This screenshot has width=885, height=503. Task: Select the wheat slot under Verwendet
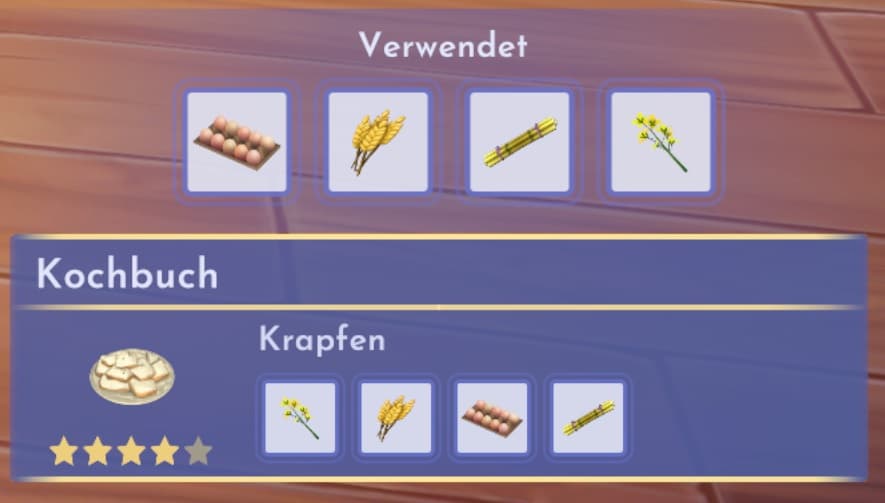[x=378, y=142]
